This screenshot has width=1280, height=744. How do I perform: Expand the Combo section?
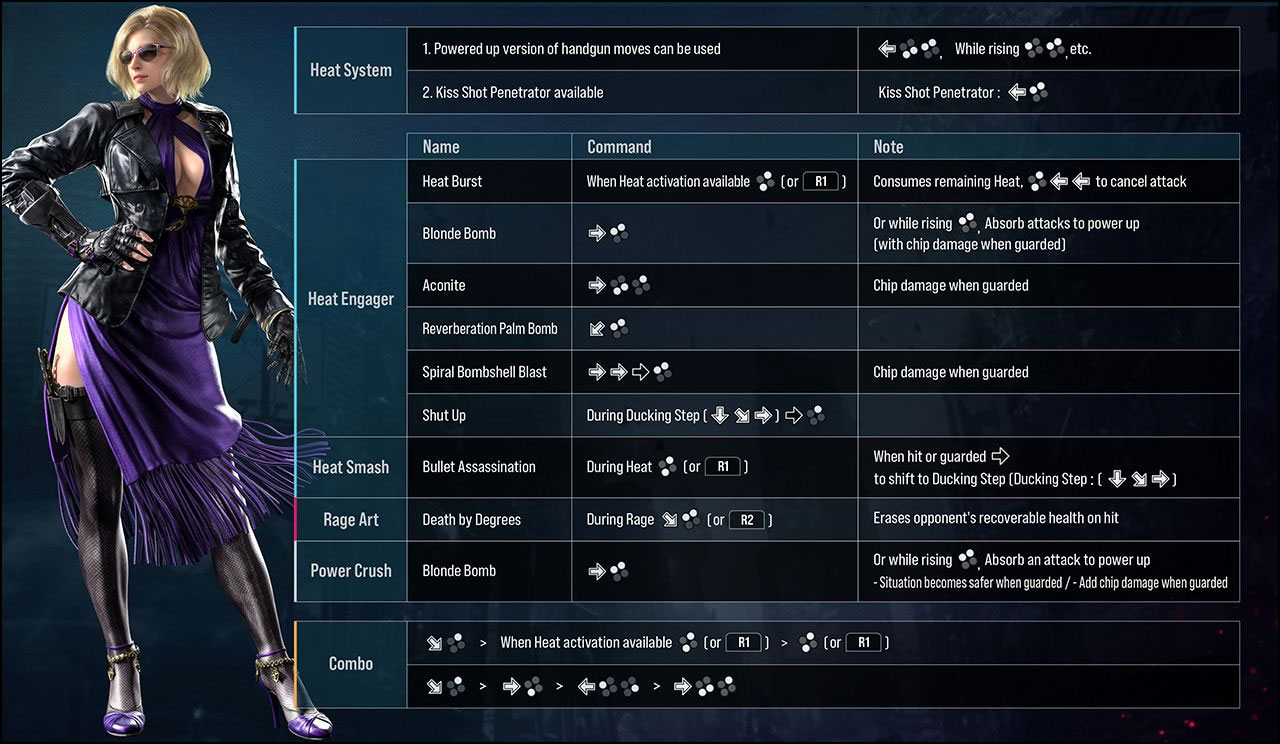click(350, 662)
